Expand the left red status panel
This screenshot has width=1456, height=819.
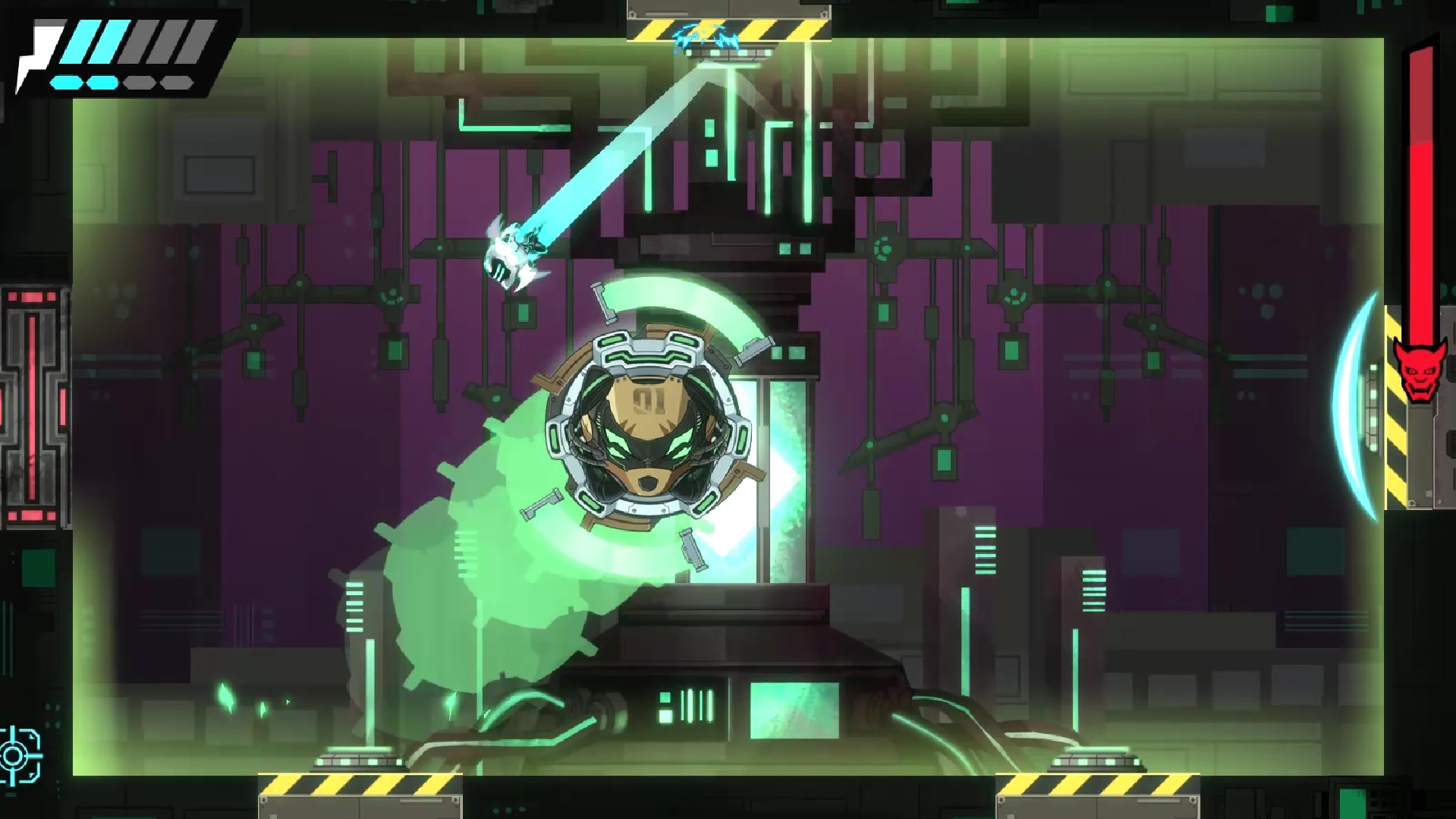click(30, 402)
